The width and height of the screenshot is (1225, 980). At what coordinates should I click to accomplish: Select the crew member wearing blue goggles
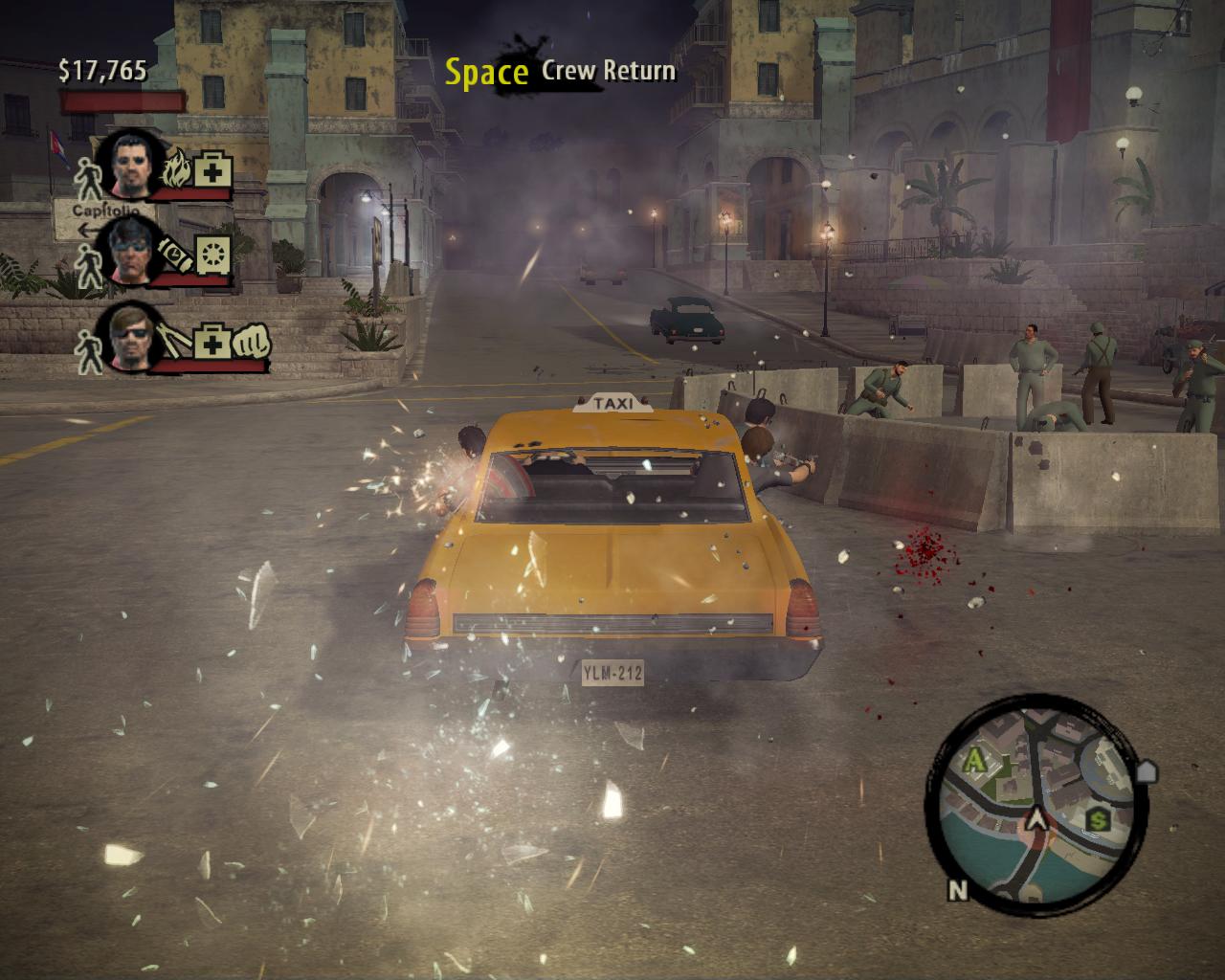click(x=133, y=250)
